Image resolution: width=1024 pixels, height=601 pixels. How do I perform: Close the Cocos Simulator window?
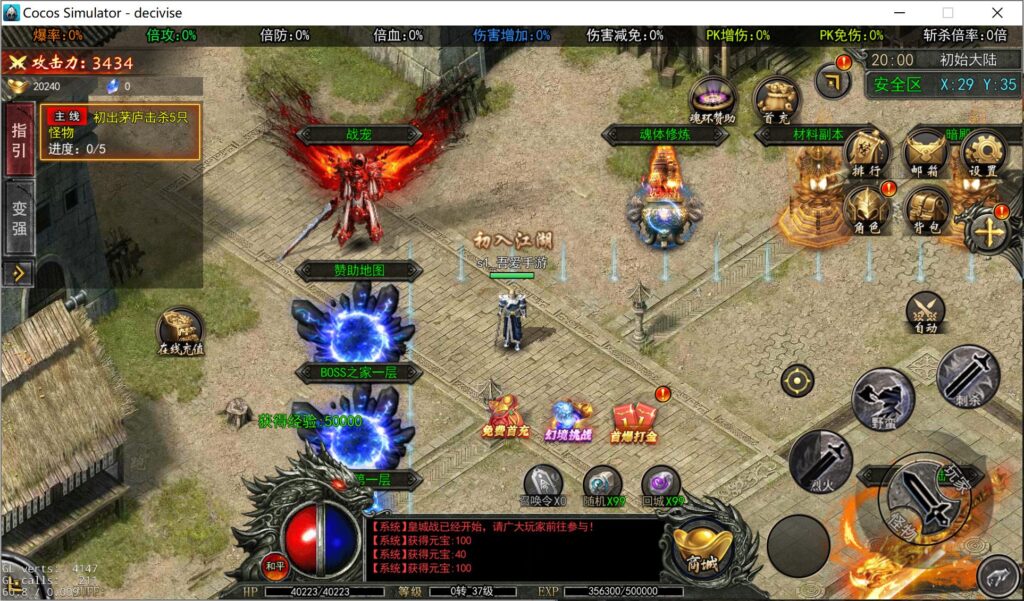996,13
